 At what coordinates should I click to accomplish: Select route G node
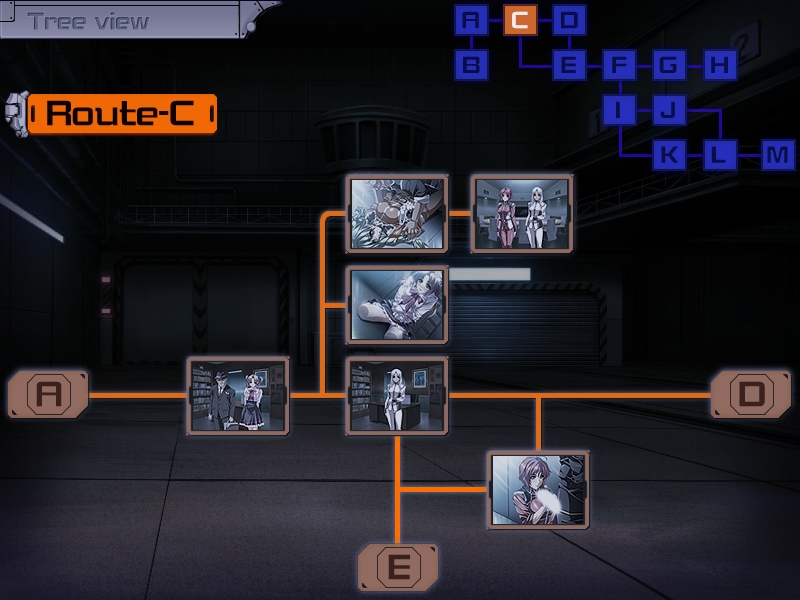point(668,66)
